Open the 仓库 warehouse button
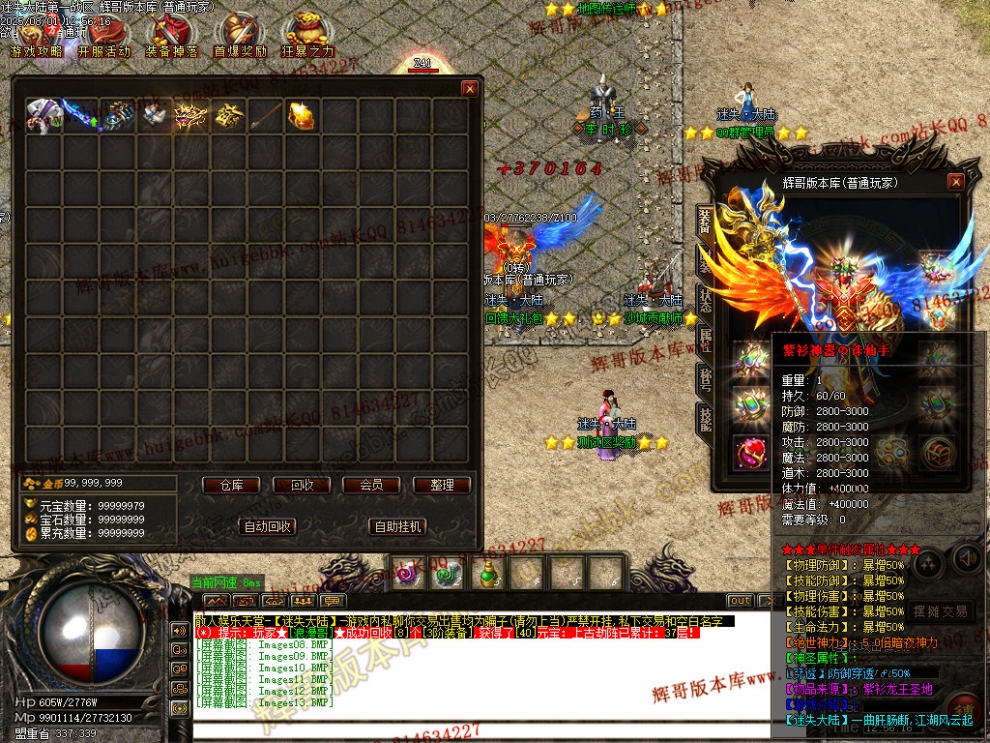 point(231,485)
